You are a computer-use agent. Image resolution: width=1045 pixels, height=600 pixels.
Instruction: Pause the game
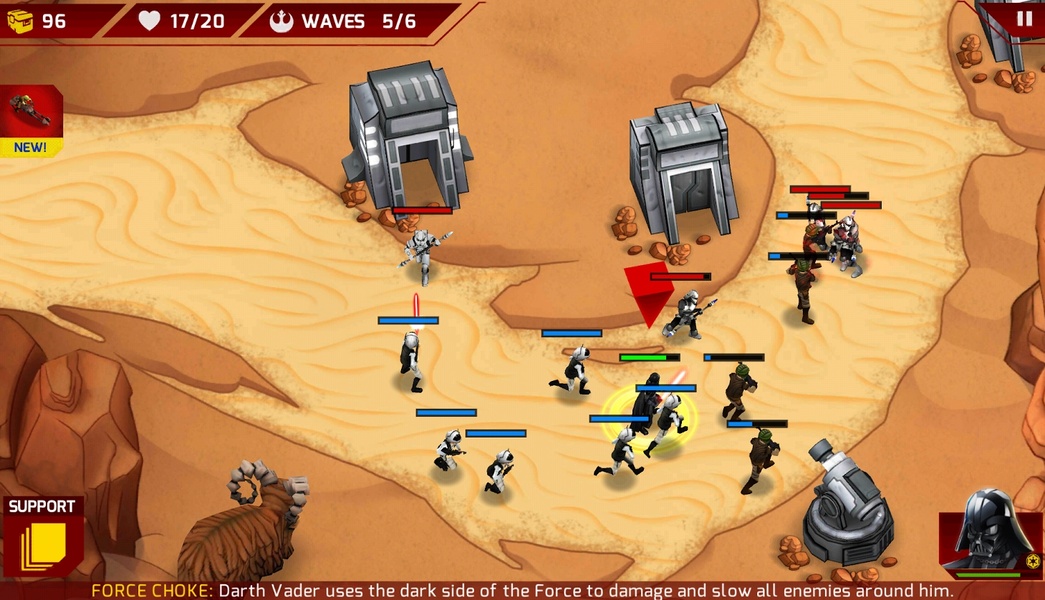click(1023, 18)
